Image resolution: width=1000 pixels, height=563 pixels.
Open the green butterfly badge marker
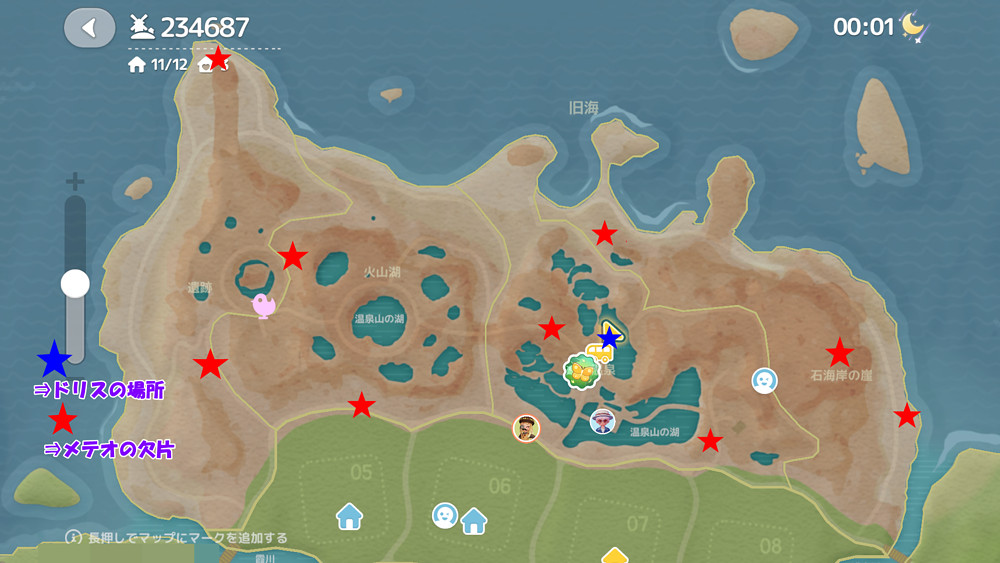(x=580, y=371)
